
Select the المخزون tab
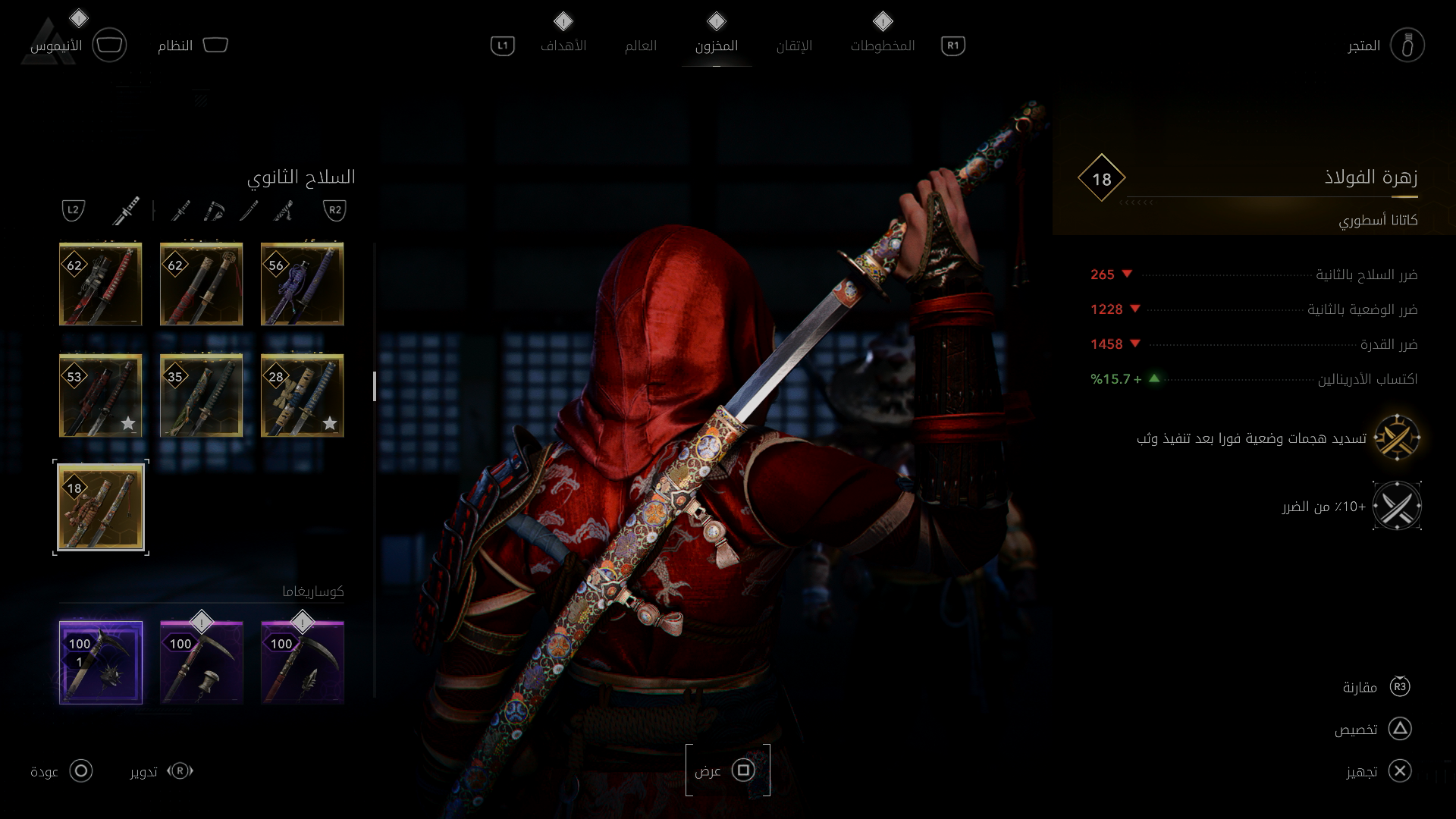click(x=717, y=45)
